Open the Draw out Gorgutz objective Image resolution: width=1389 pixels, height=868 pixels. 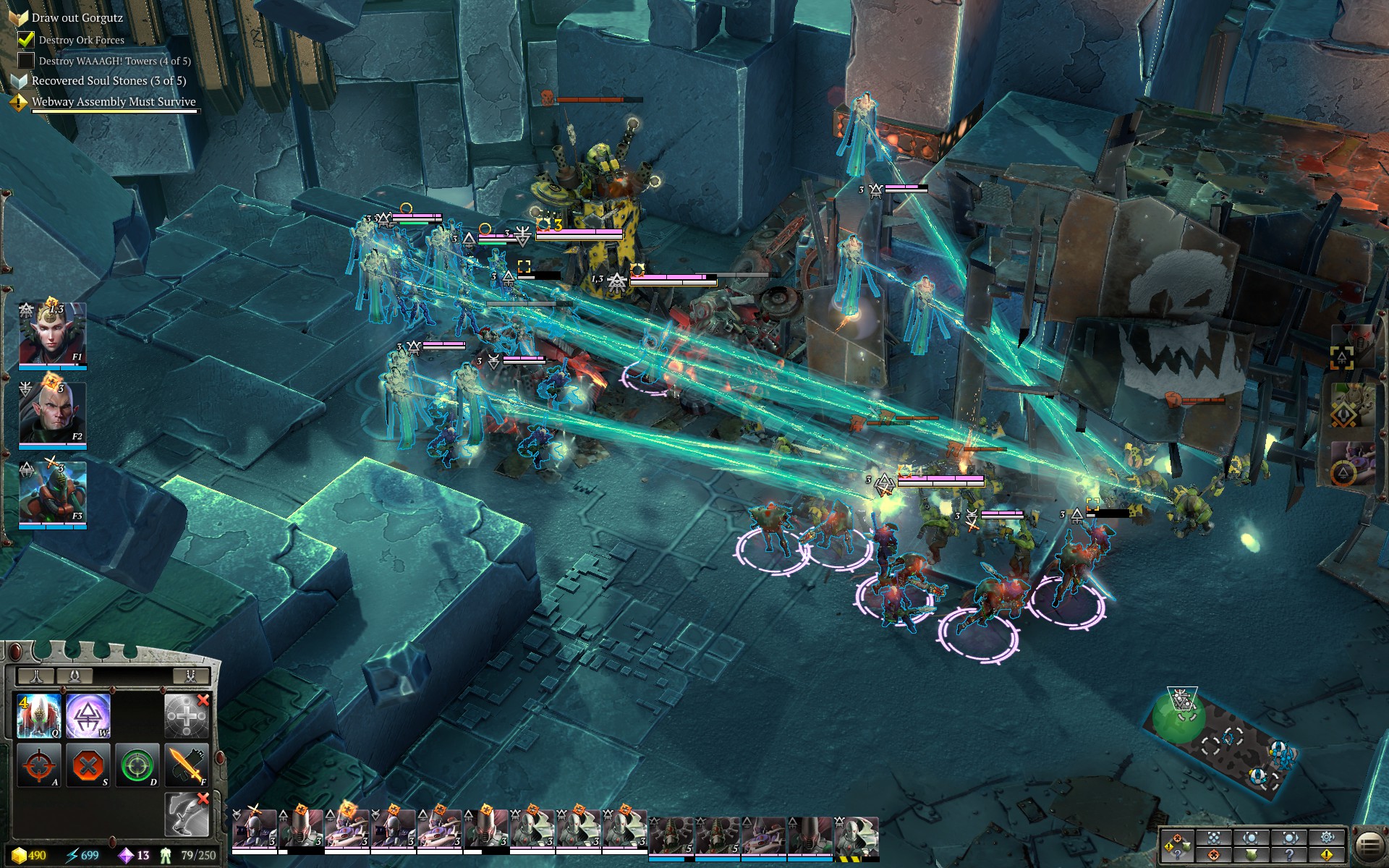77,17
